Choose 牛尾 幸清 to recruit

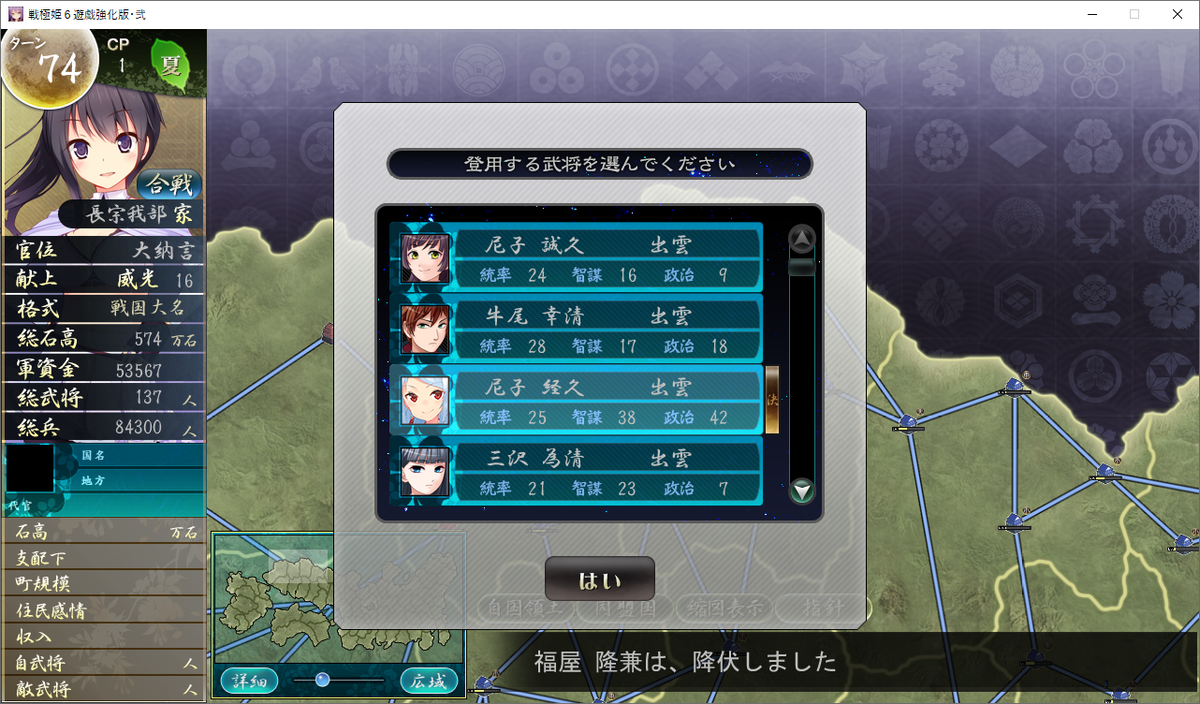tap(577, 330)
